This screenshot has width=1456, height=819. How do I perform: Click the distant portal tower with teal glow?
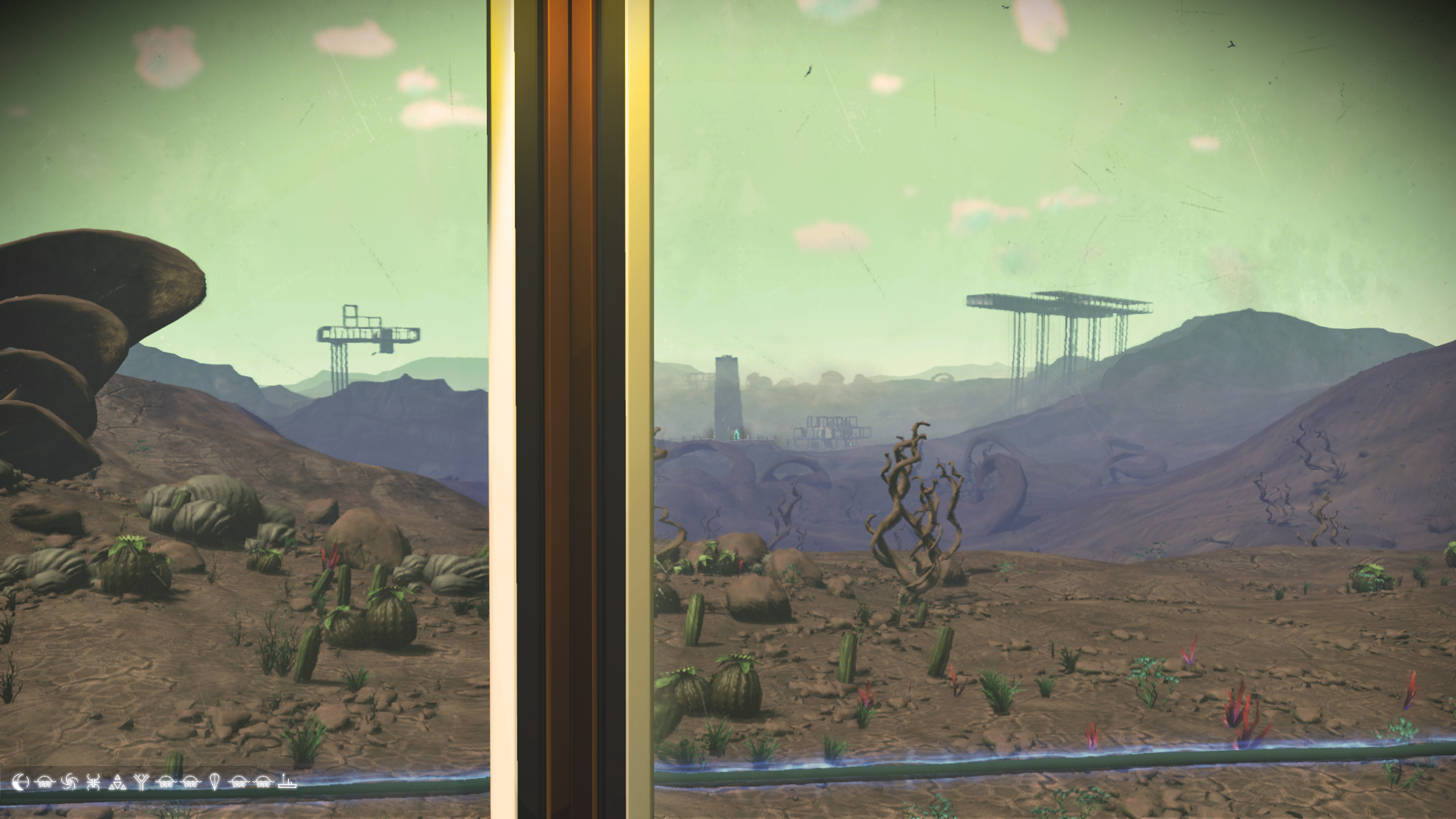(726, 402)
